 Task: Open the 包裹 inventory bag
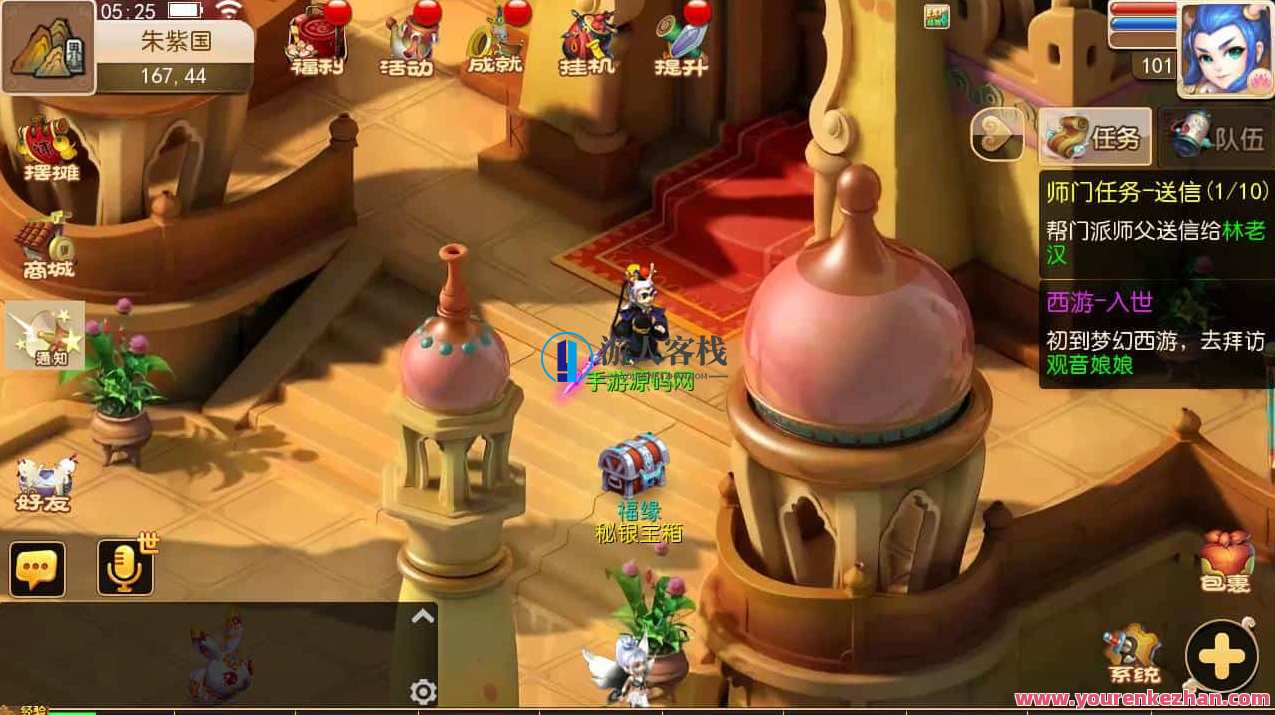click(x=1226, y=561)
